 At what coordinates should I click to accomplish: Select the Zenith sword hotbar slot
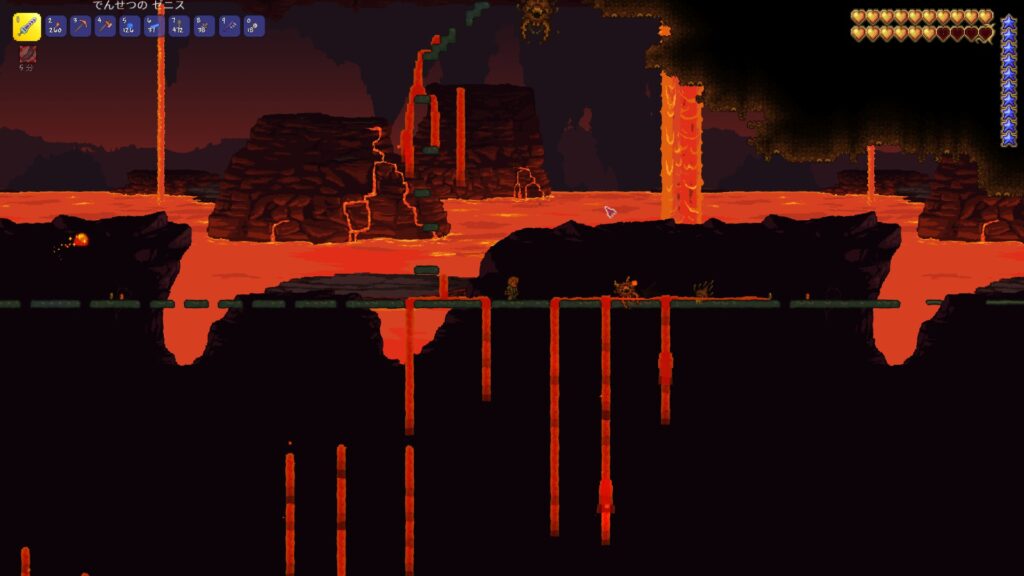point(27,26)
